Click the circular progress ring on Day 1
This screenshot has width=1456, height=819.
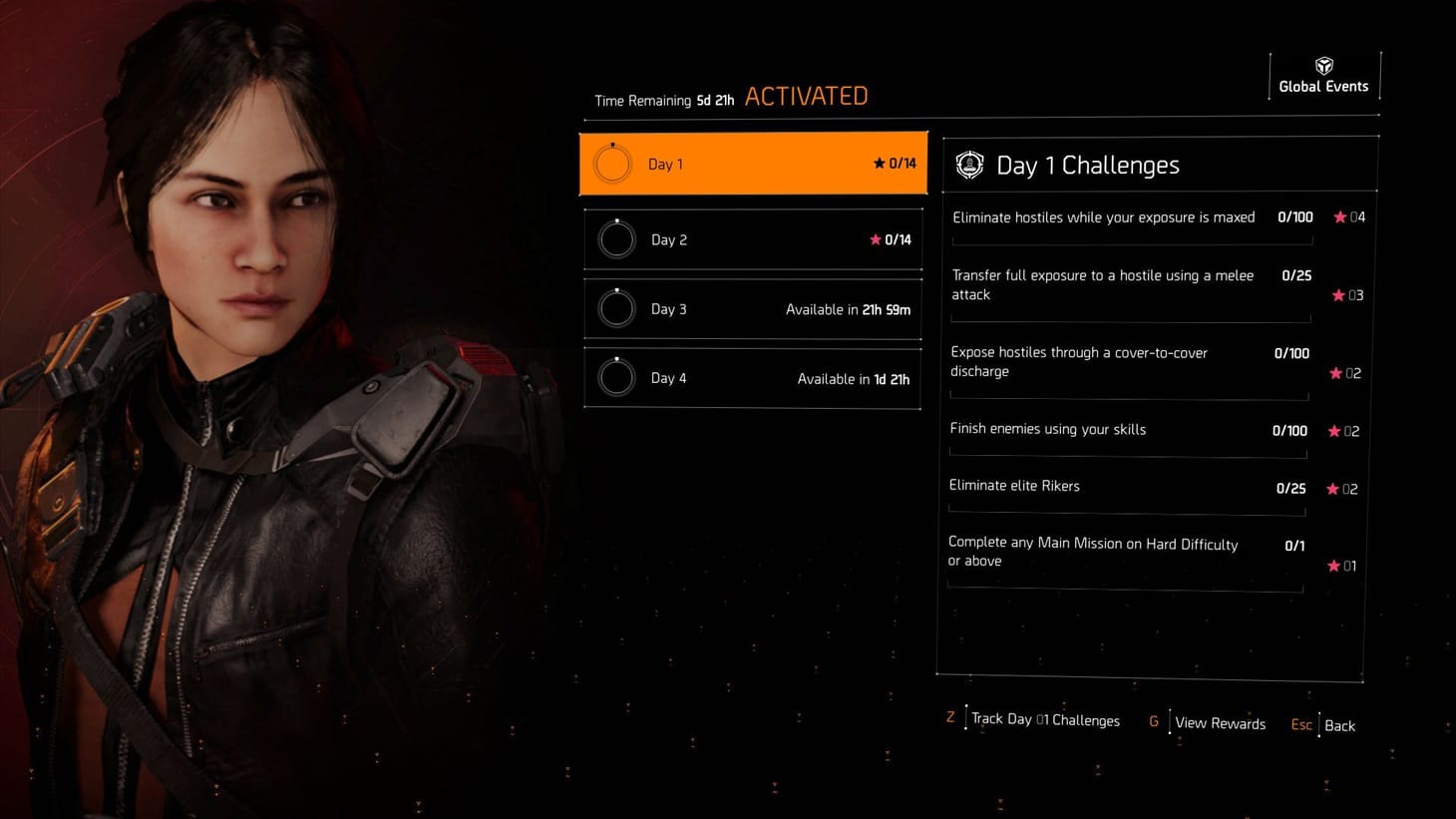tap(612, 163)
